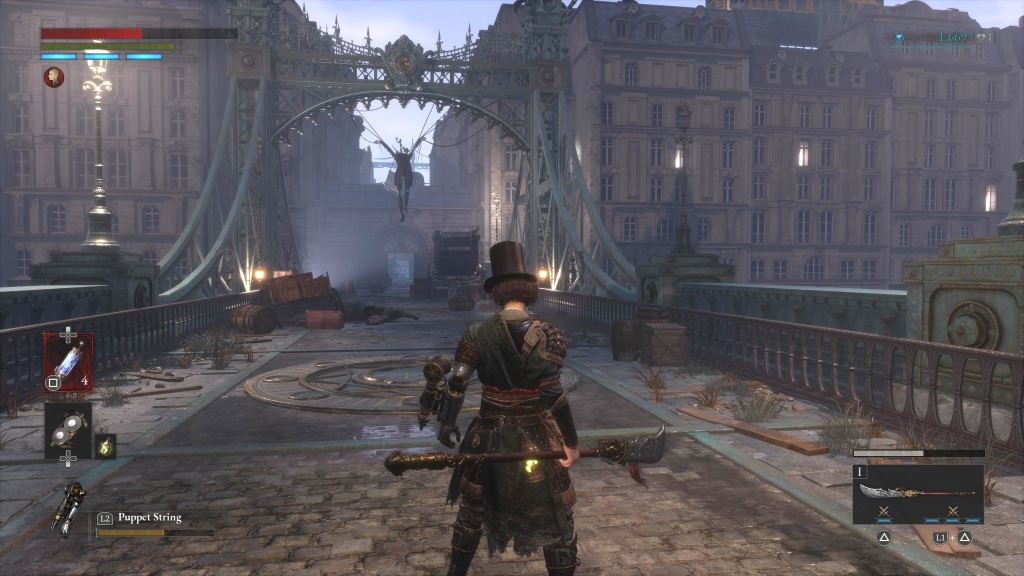The height and width of the screenshot is (576, 1024).
Task: Select the equipped glaive weapon panel
Action: tap(918, 494)
